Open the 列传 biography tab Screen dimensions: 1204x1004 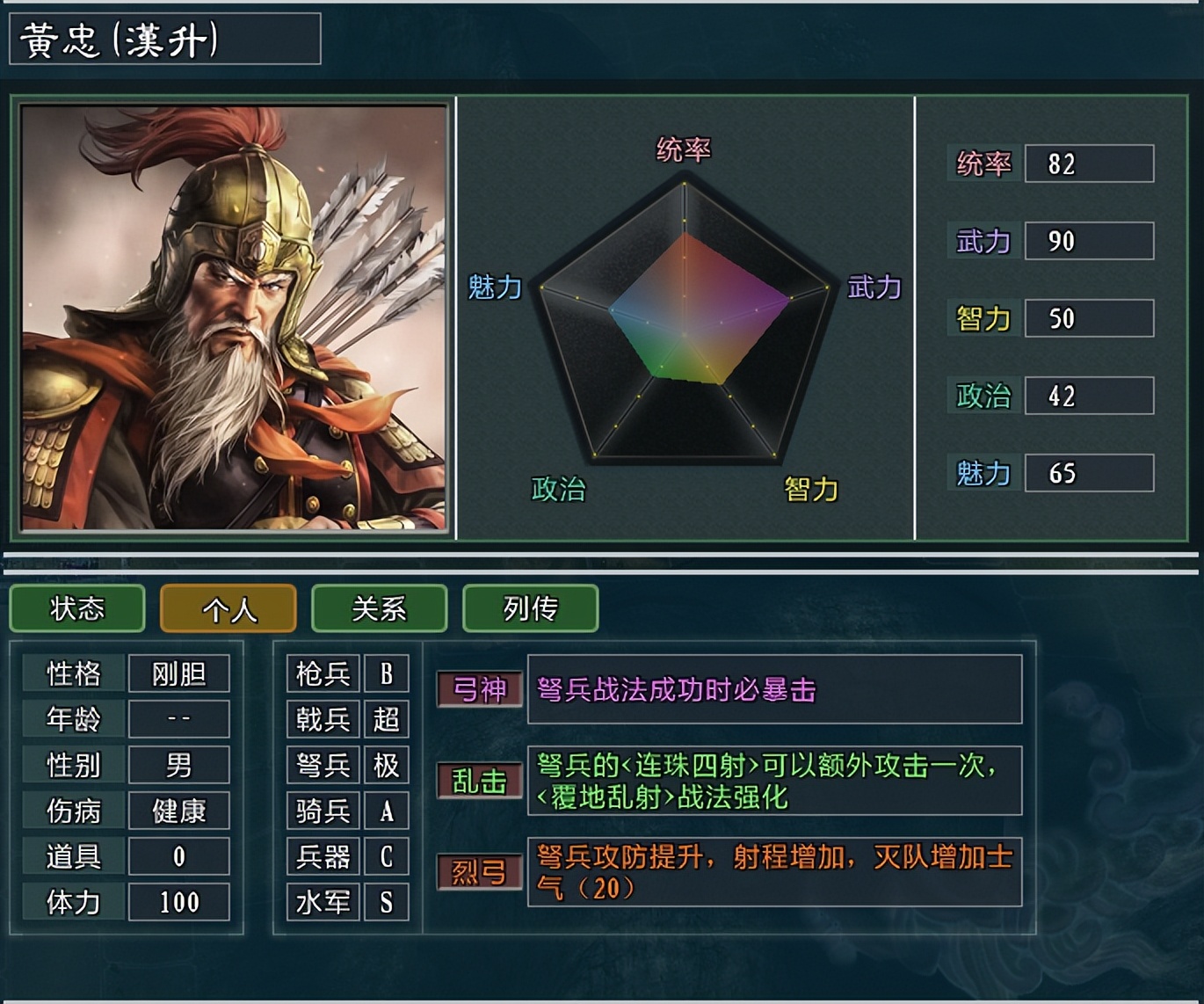coord(530,607)
